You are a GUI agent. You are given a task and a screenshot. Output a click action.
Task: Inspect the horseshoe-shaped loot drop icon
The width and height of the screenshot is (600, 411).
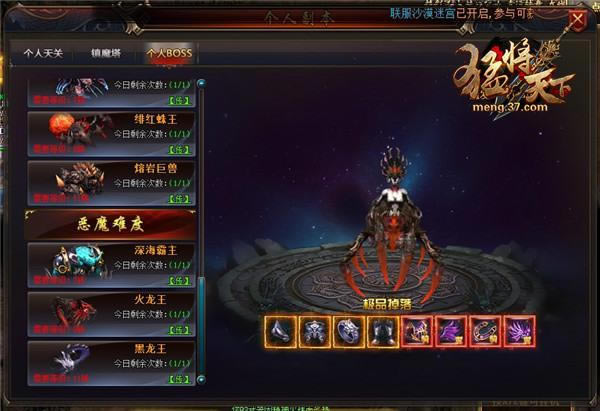pos(487,331)
